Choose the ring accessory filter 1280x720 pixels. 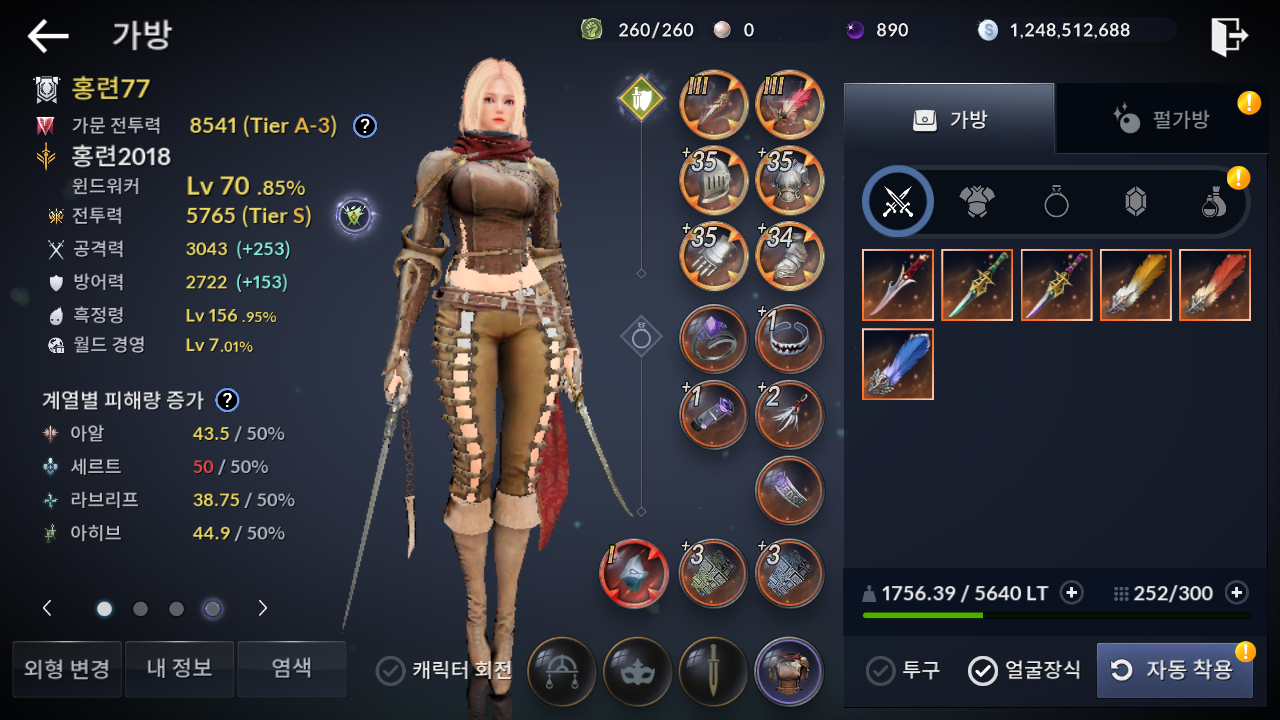tap(1057, 202)
